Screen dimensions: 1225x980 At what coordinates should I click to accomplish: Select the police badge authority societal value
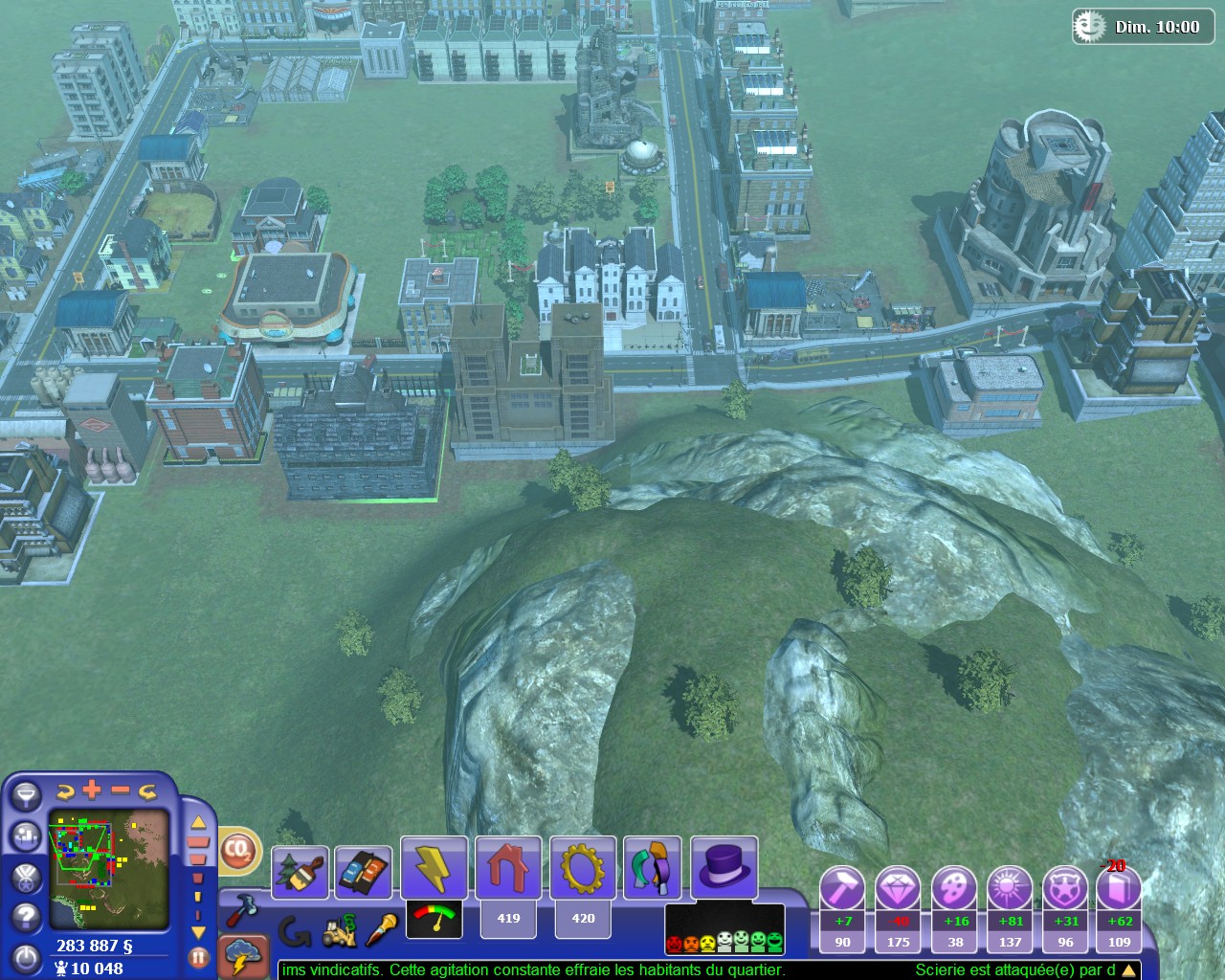[x=1065, y=890]
